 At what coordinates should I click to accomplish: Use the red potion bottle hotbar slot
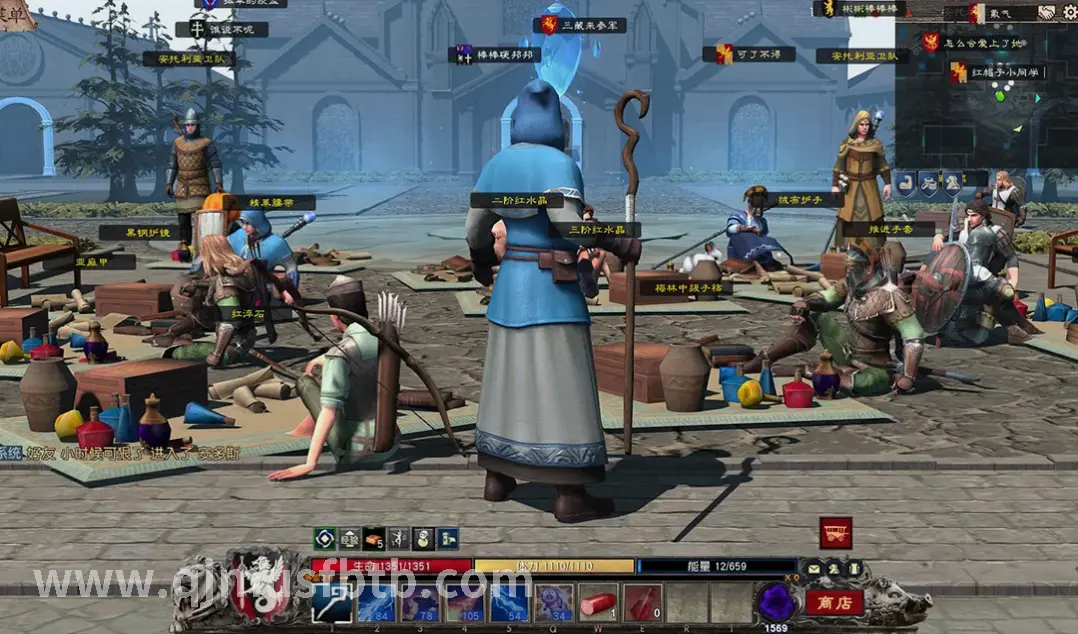[642, 603]
